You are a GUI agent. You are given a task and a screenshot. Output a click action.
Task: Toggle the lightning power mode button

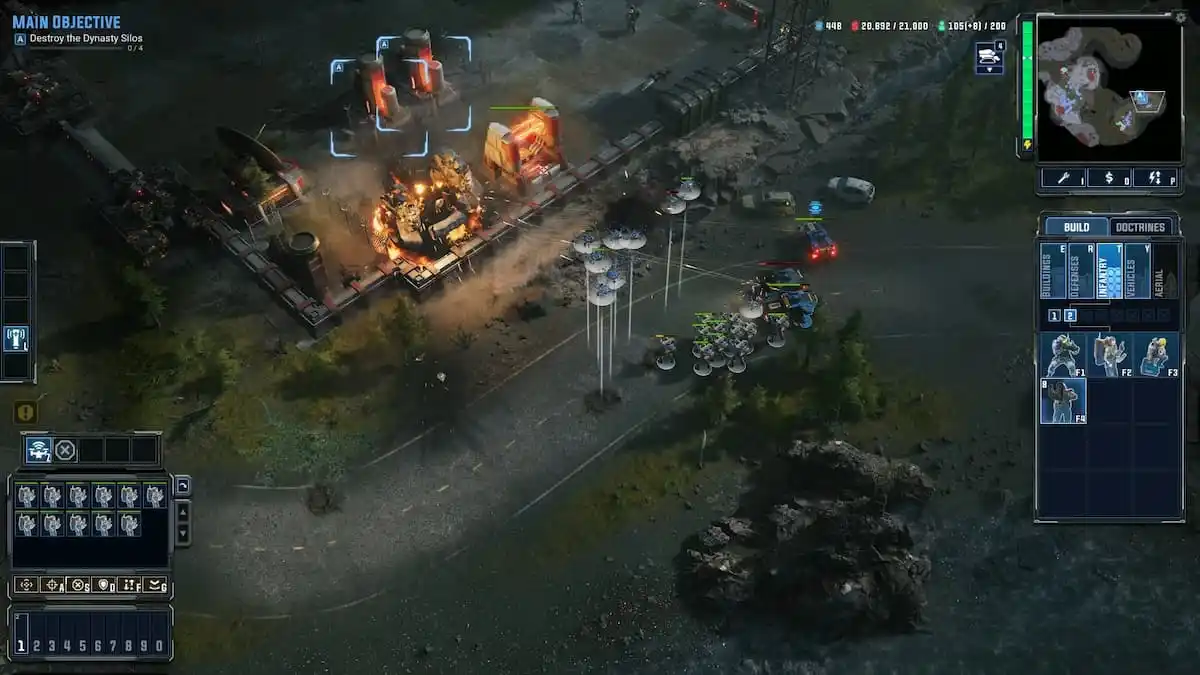[1155, 178]
